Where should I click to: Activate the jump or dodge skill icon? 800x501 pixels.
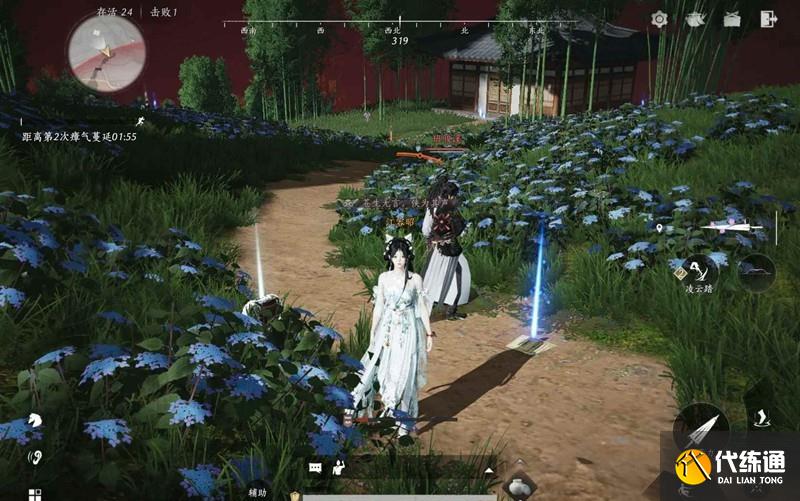coord(759,417)
